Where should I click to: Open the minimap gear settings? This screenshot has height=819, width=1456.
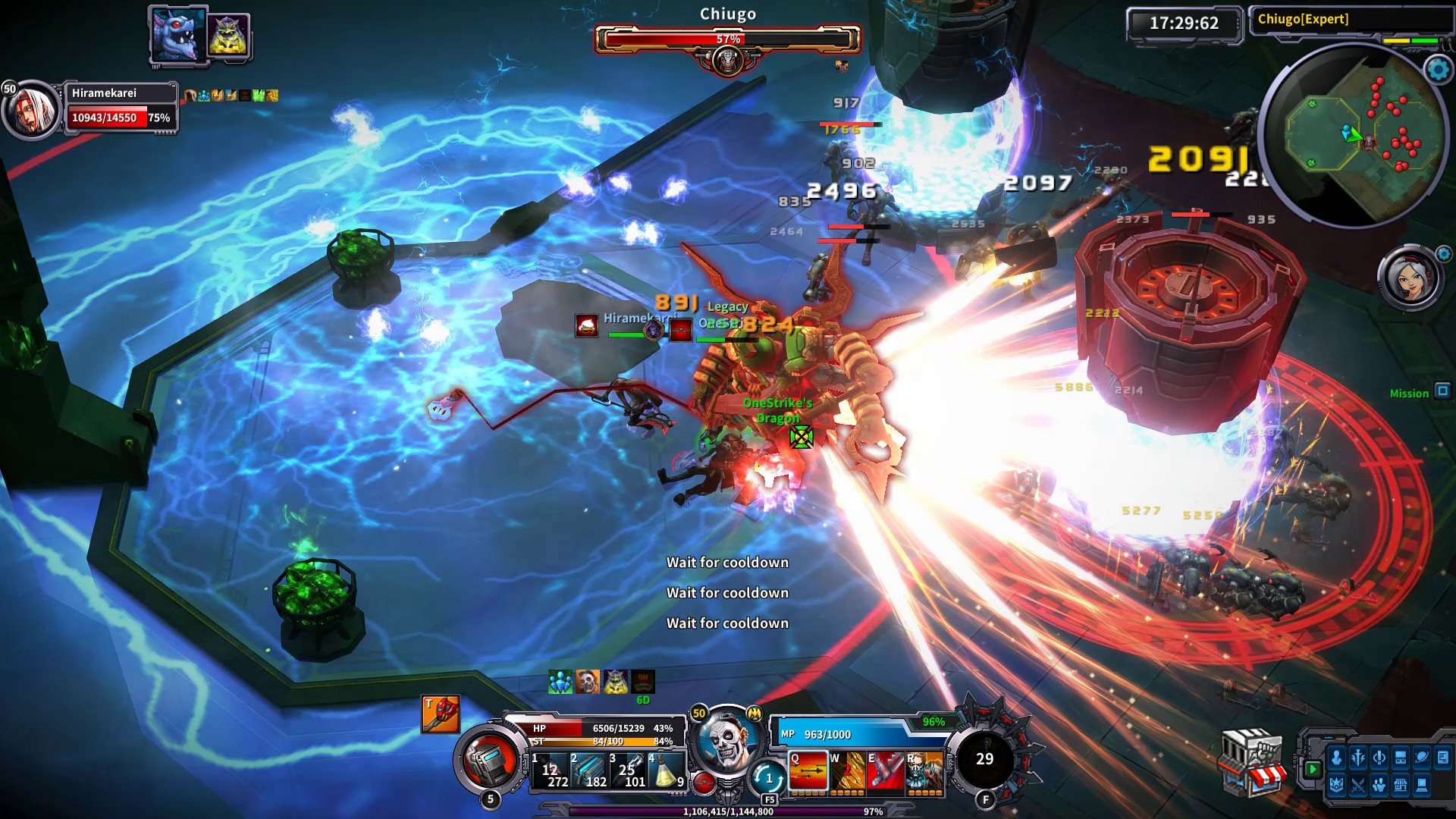click(x=1438, y=70)
